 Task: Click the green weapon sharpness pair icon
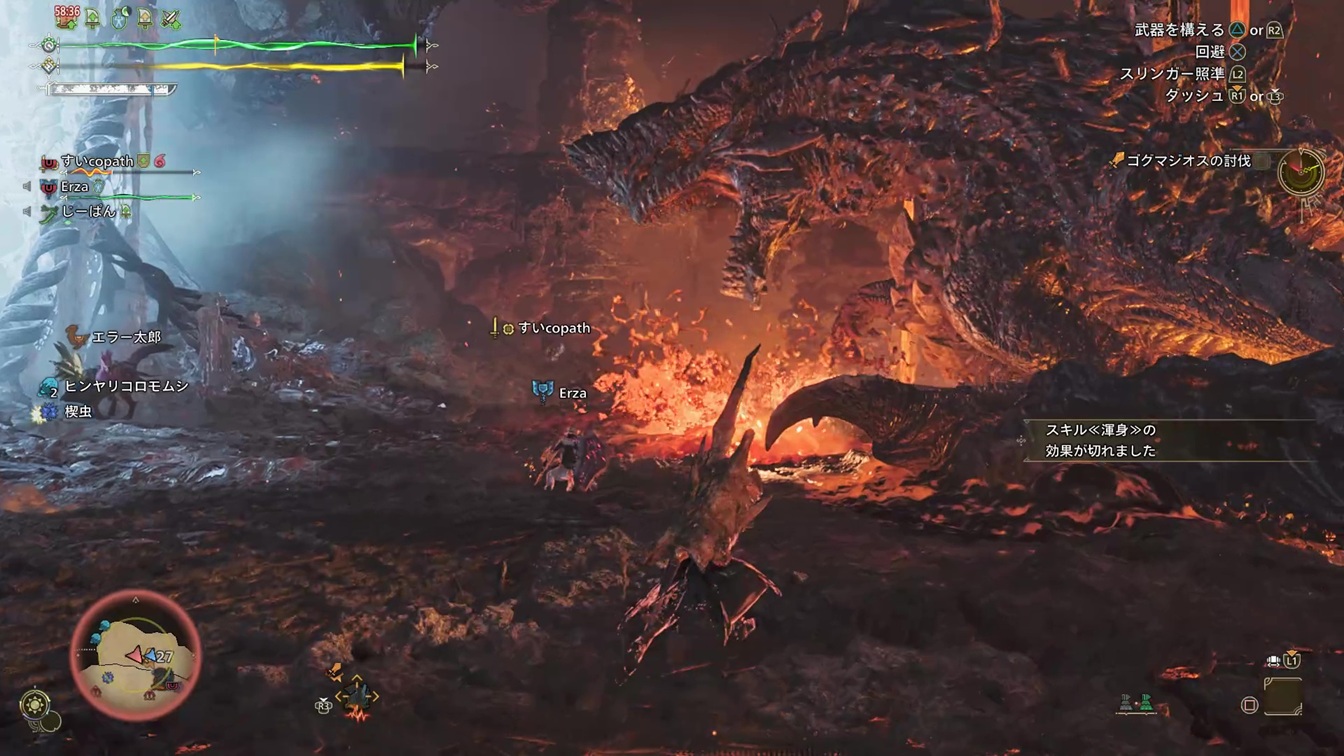tap(1133, 703)
